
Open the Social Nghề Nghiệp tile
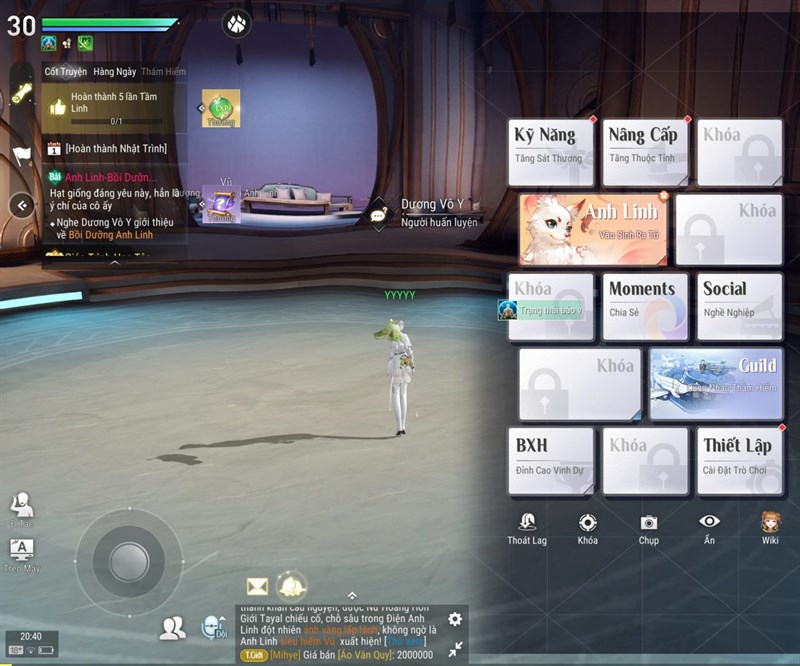(x=740, y=307)
